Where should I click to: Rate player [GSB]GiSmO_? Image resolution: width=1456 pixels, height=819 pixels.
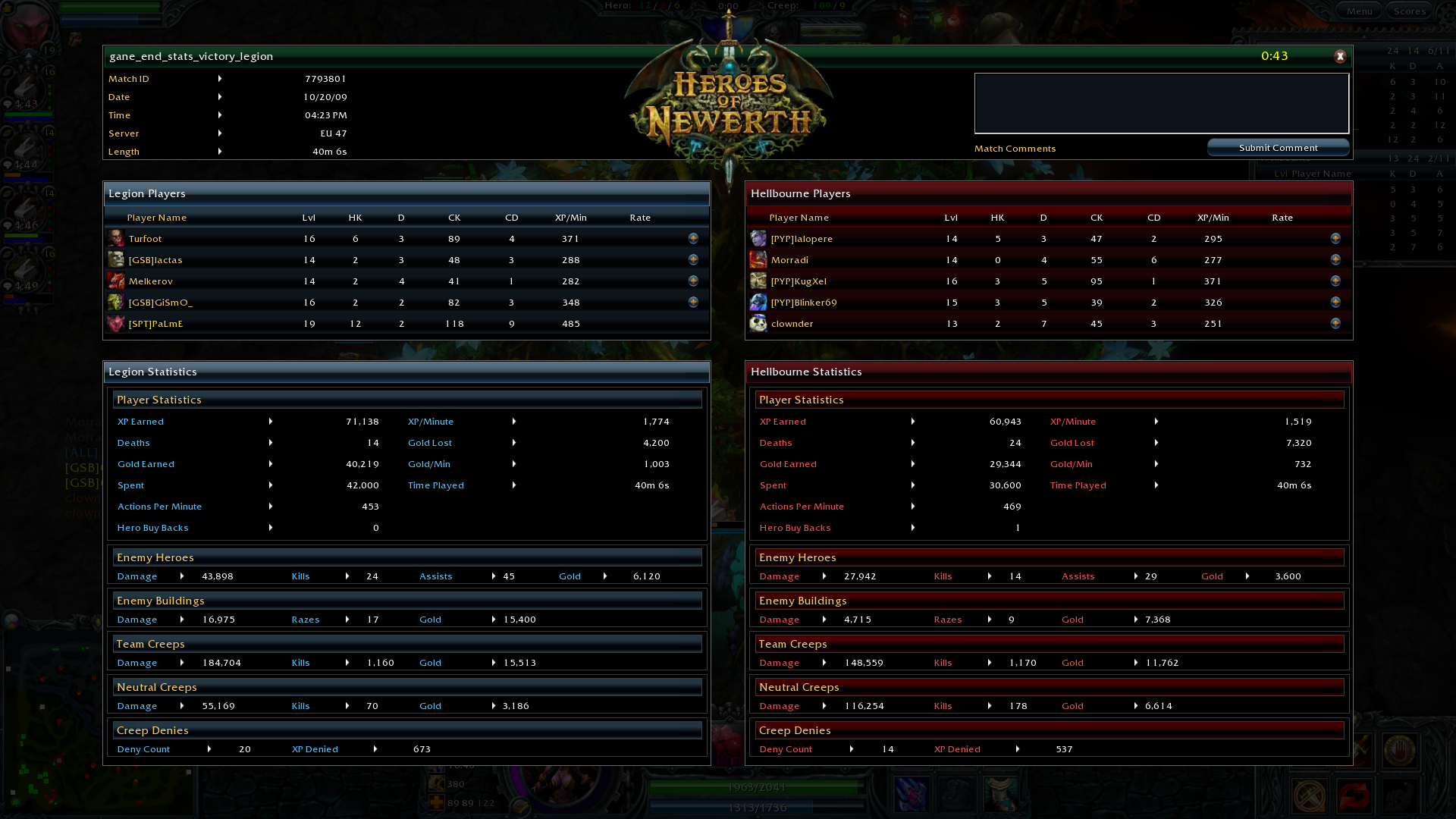(693, 302)
